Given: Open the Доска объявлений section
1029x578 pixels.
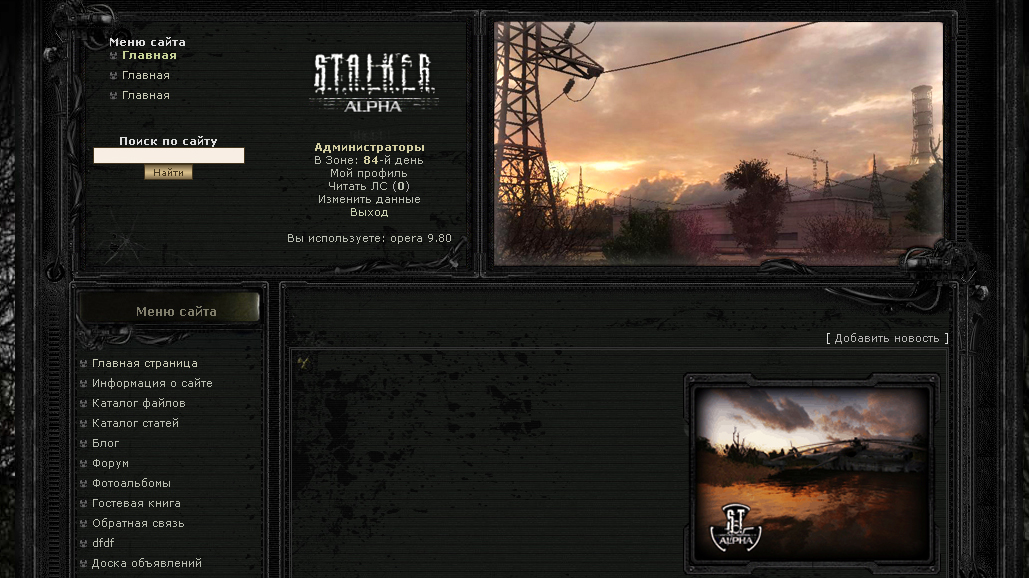Looking at the screenshot, I should coord(146,563).
